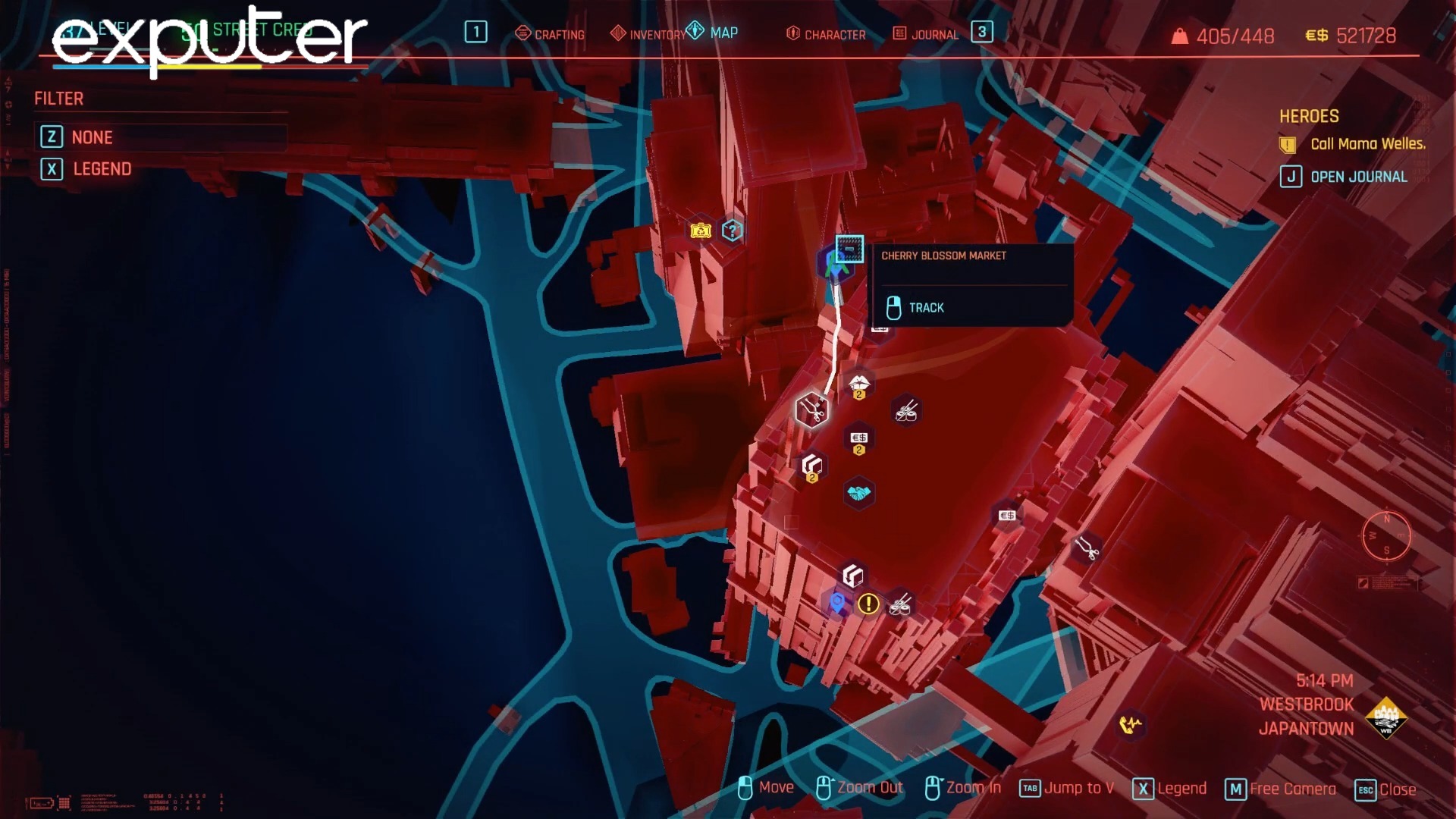Click OPEN JOURNAL under Heroes
This screenshot has width=1456, height=819.
click(x=1358, y=176)
